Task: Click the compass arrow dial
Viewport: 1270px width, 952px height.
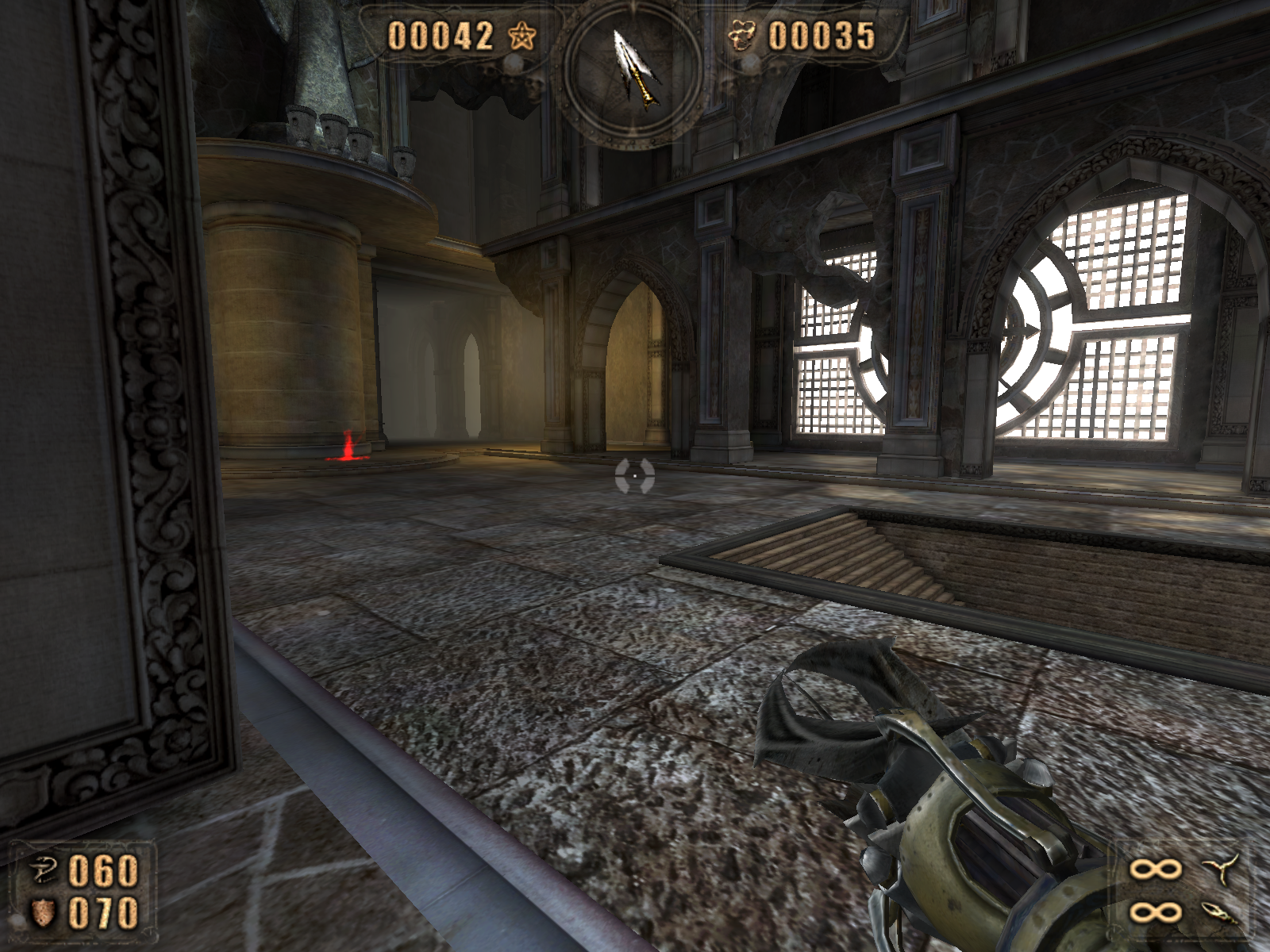Action: (634, 73)
